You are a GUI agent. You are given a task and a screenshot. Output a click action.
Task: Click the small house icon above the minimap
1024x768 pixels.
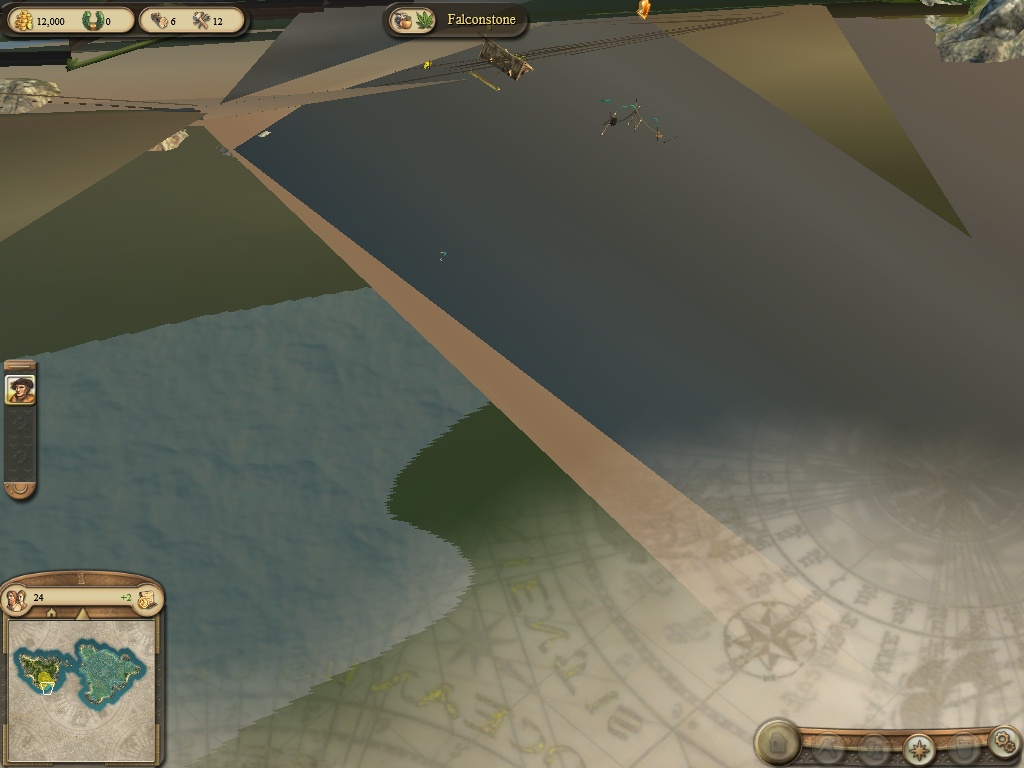(x=50, y=613)
